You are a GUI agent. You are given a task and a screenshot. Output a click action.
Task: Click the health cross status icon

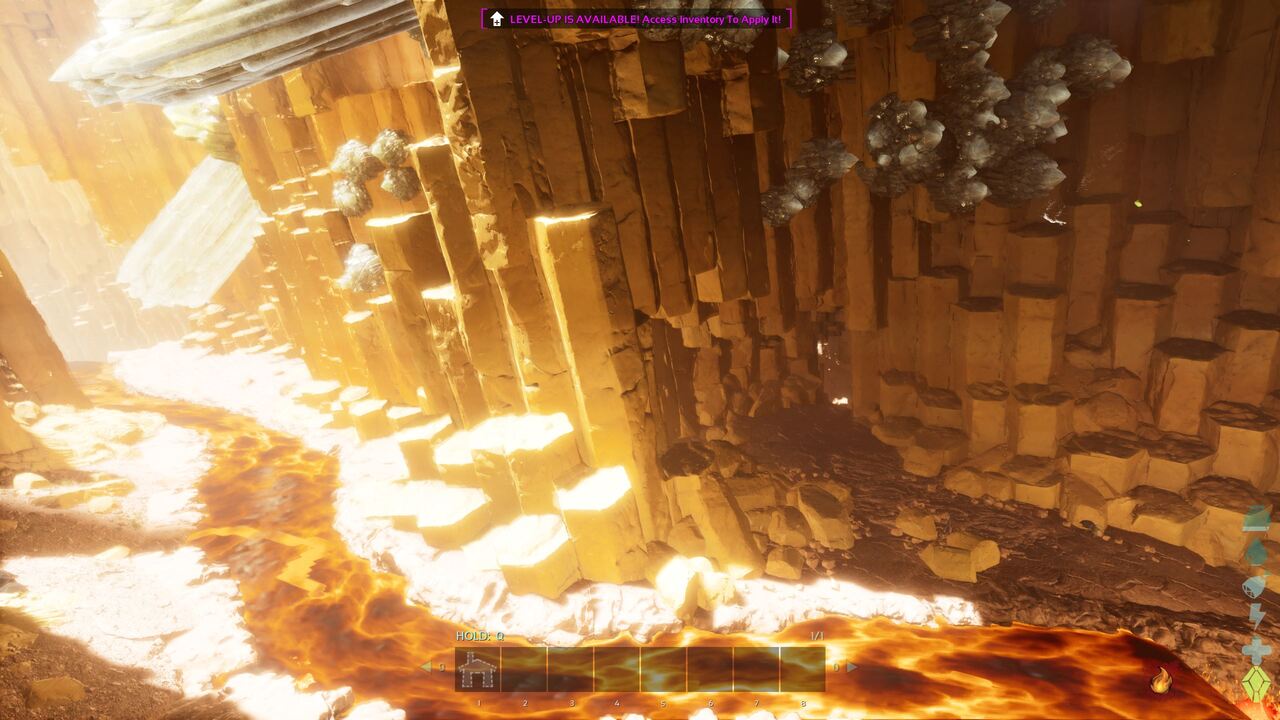click(x=1256, y=651)
